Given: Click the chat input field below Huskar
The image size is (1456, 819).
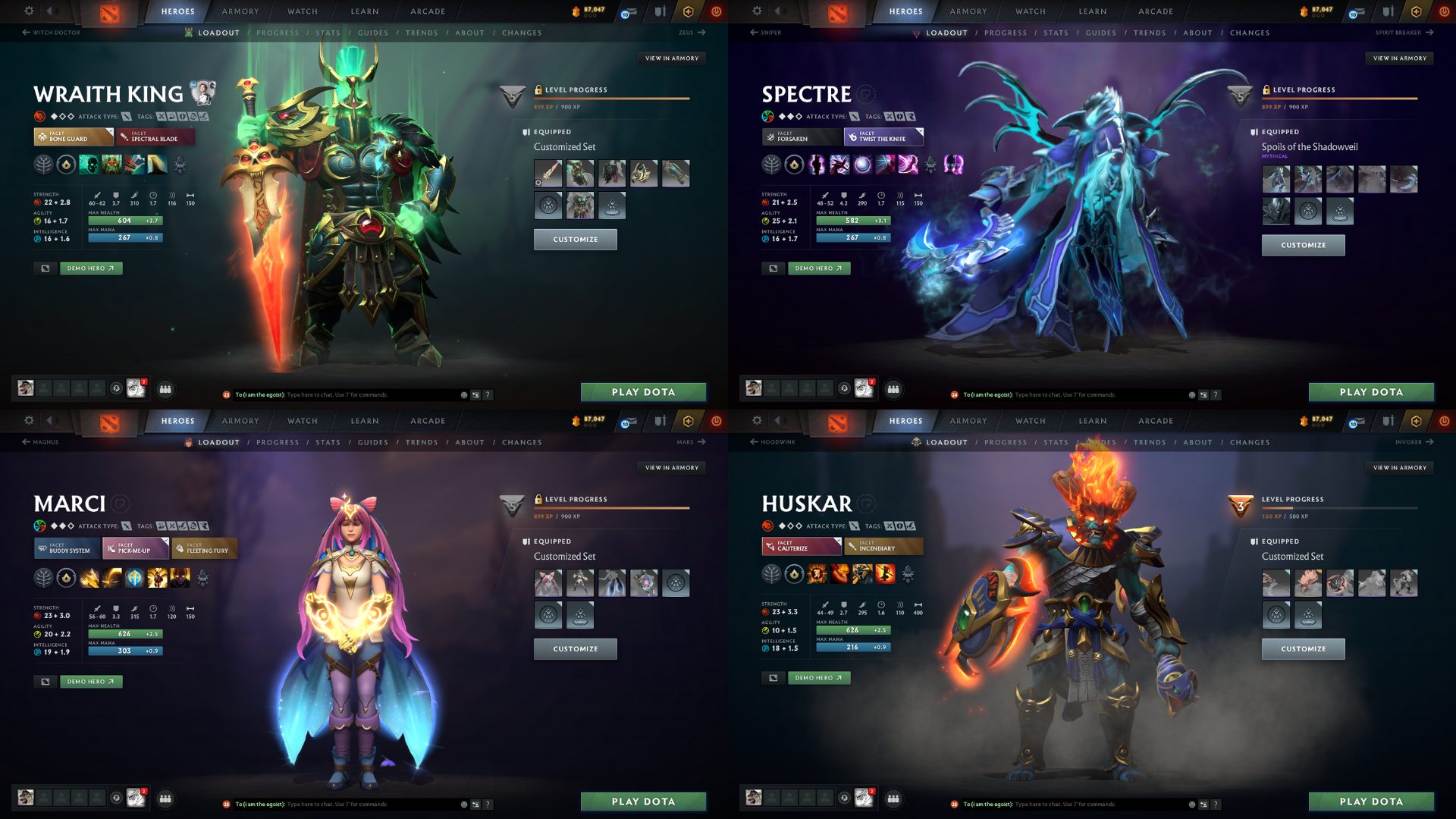Looking at the screenshot, I should tap(1100, 804).
